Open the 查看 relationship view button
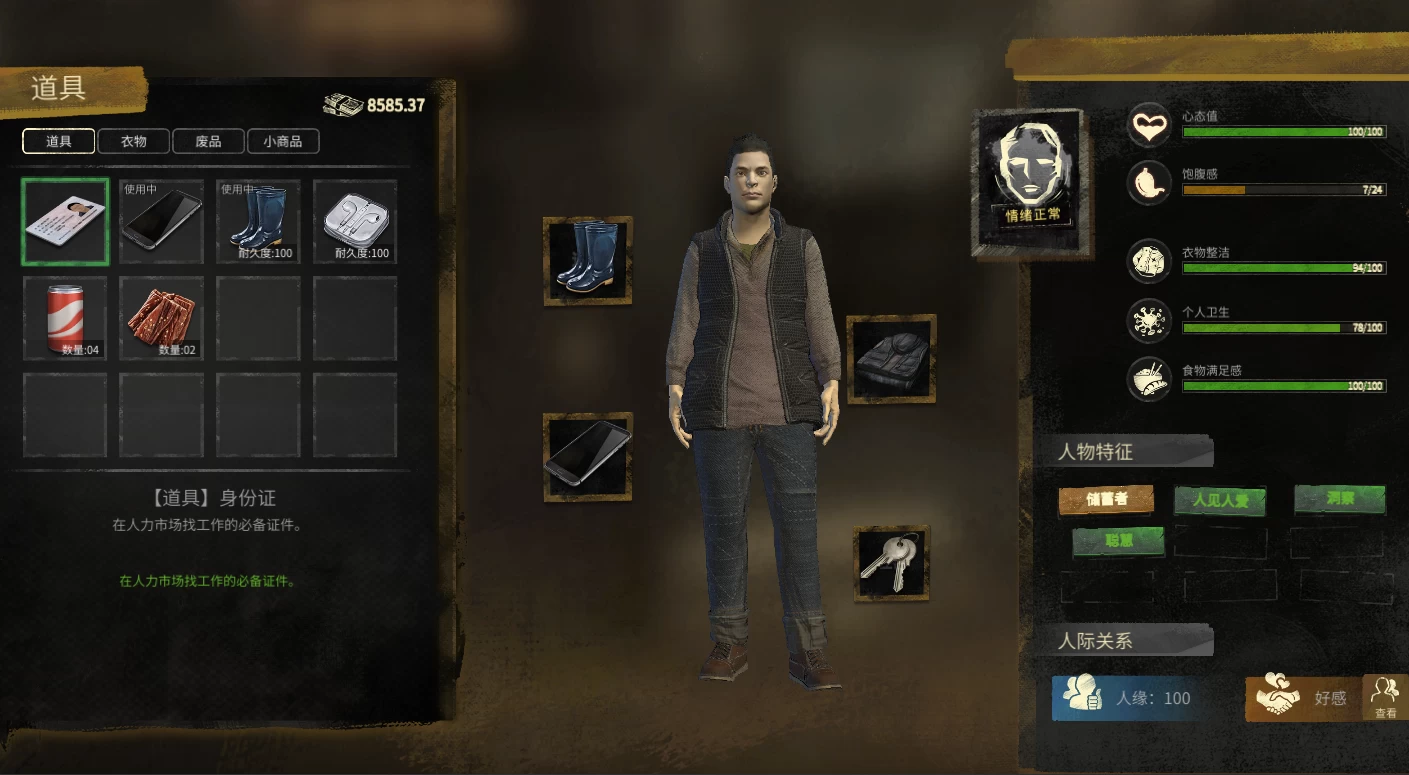The width and height of the screenshot is (1409, 775). coord(1385,697)
